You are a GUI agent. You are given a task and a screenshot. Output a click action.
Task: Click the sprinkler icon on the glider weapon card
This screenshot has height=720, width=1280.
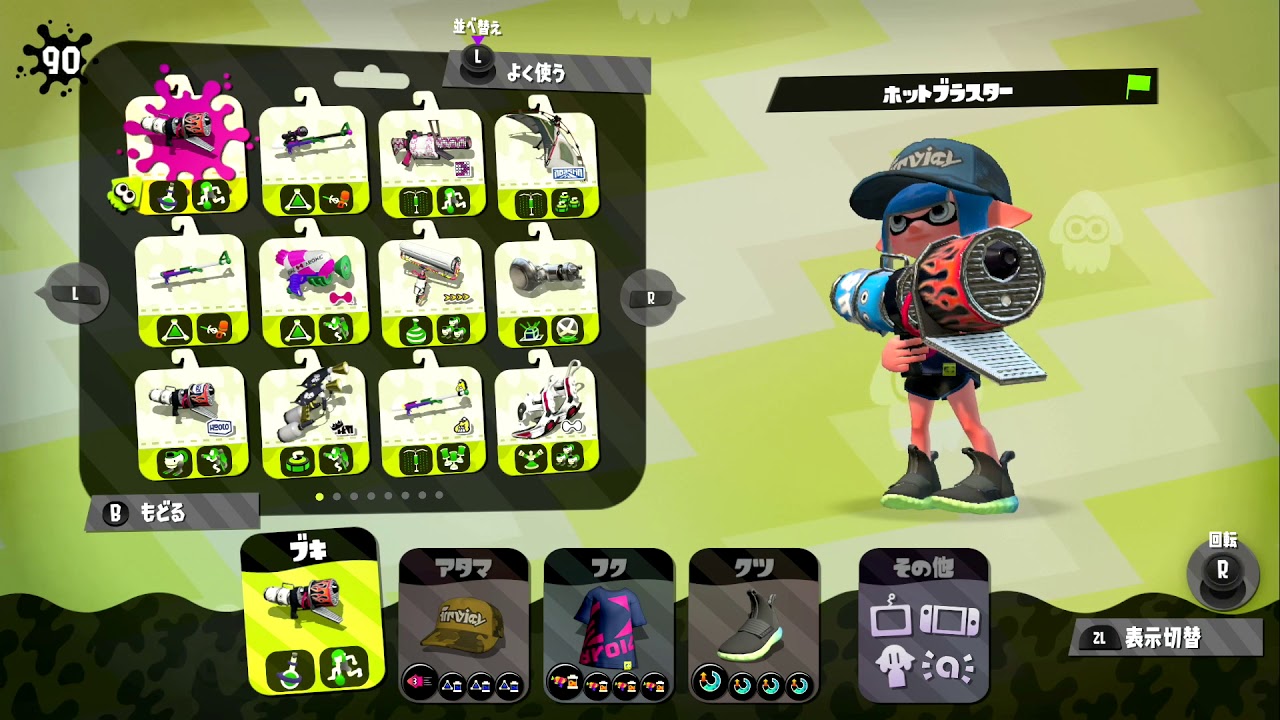tap(532, 205)
